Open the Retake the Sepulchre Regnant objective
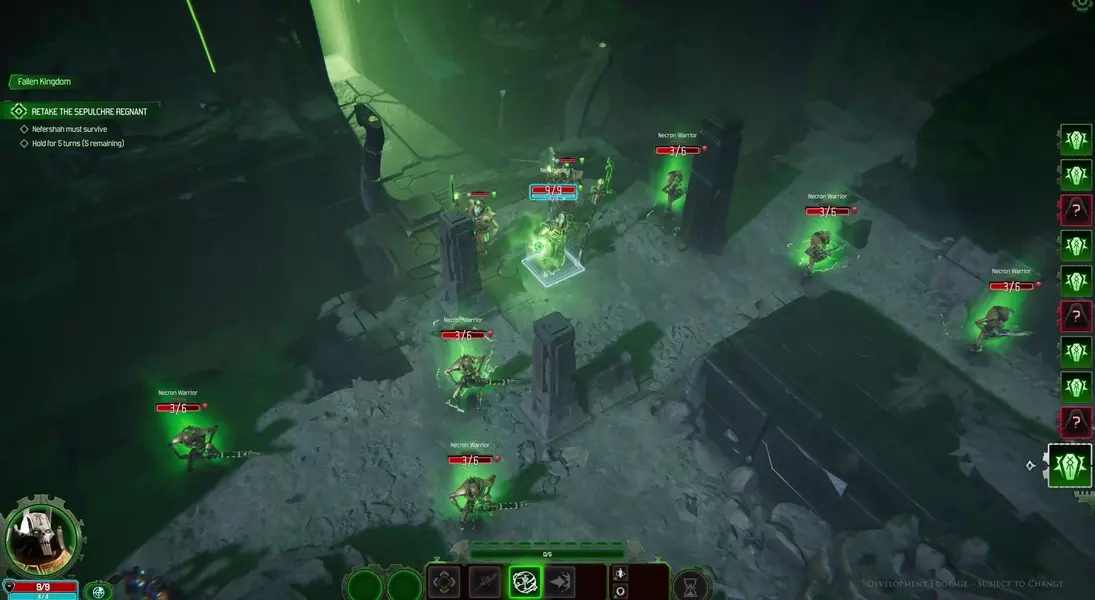 click(x=88, y=112)
